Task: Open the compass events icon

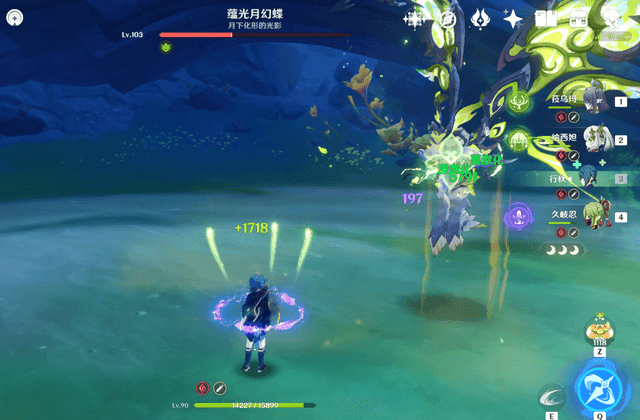Action: click(x=449, y=18)
